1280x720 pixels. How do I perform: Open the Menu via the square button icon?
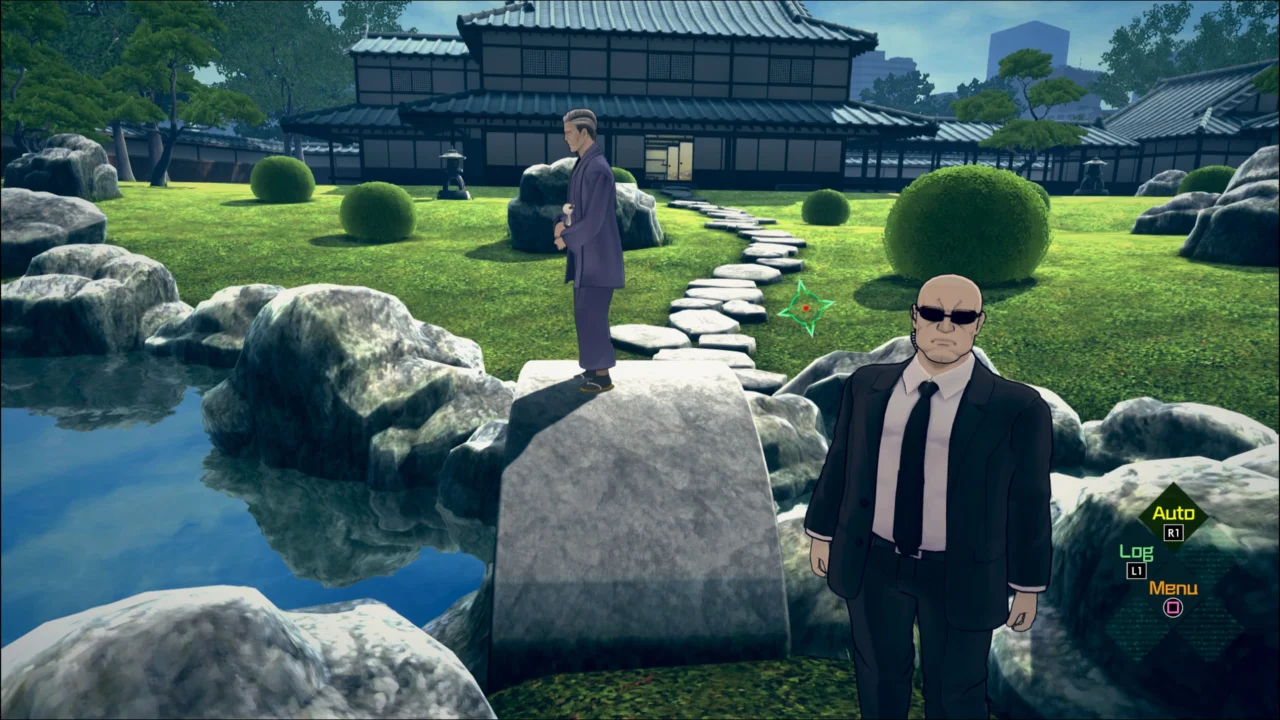[1172, 608]
